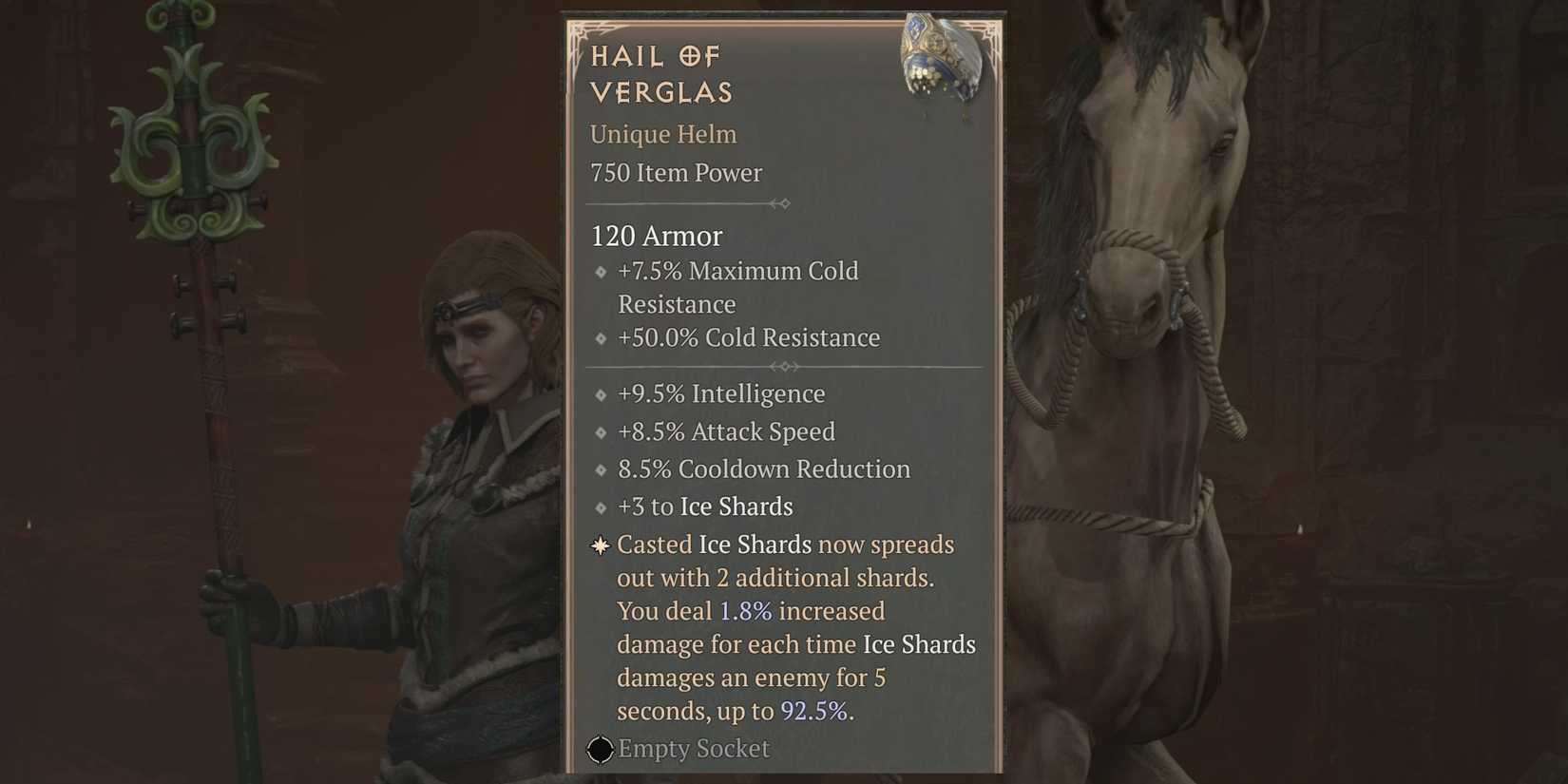The image size is (1568, 784).
Task: Select the Empty Socket label text
Action: click(x=693, y=749)
